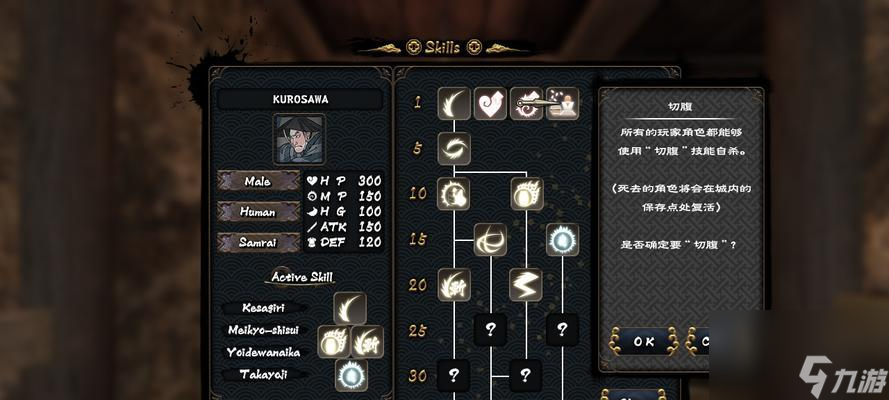Choose the heart swirl skill at level 1

click(491, 103)
